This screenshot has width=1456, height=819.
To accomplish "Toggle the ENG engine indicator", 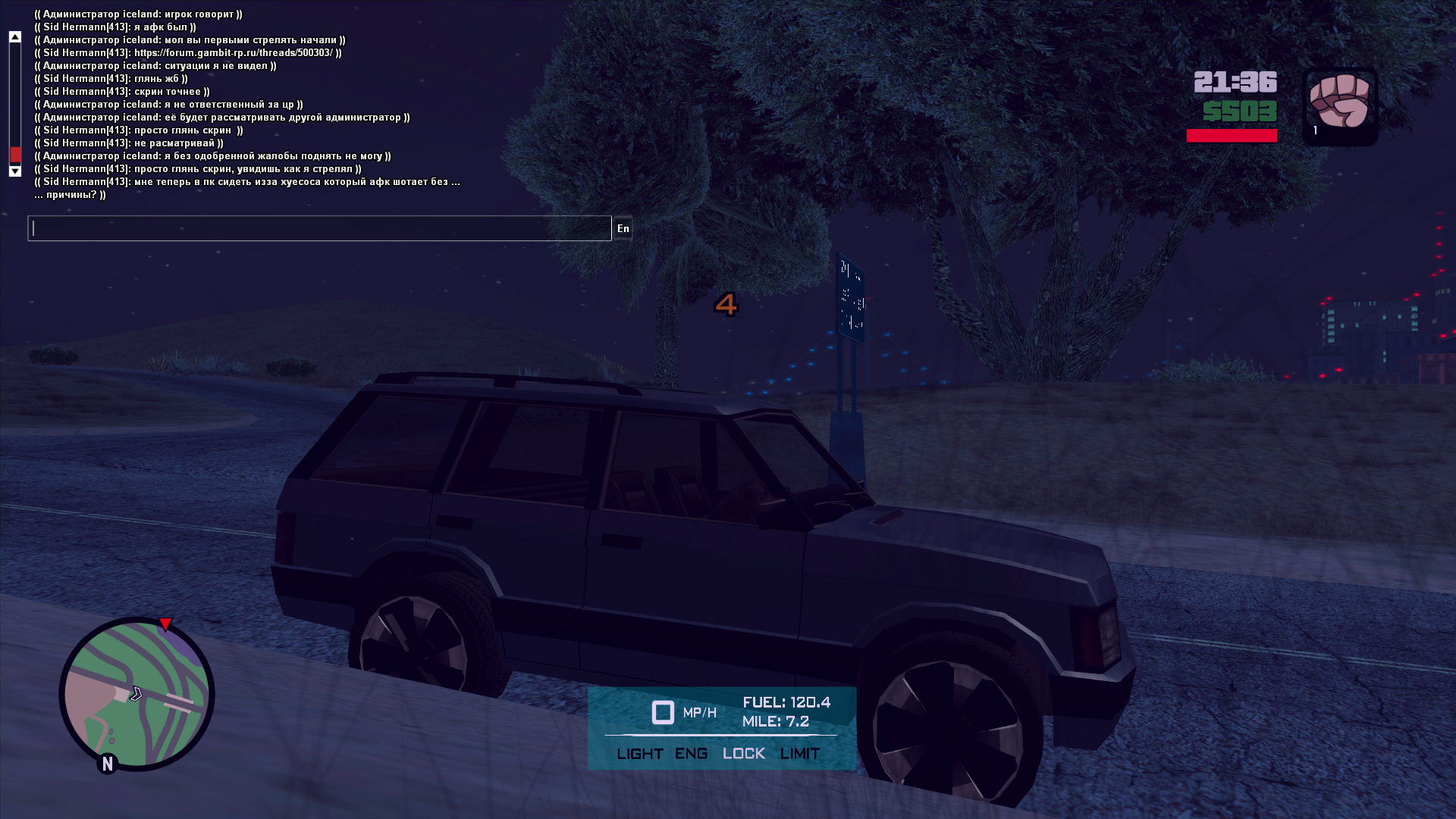I will coord(691,754).
